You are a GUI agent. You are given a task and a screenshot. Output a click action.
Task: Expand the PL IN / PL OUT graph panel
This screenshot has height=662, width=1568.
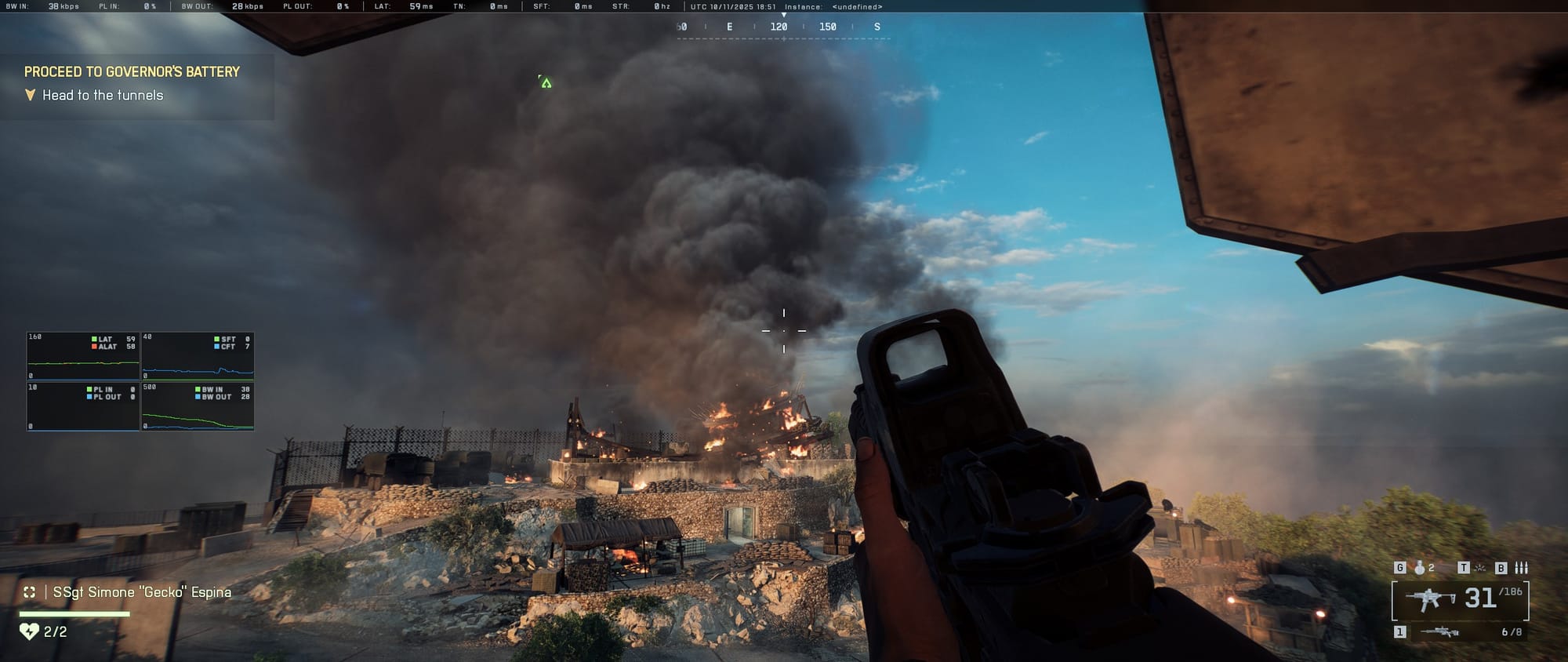82,406
